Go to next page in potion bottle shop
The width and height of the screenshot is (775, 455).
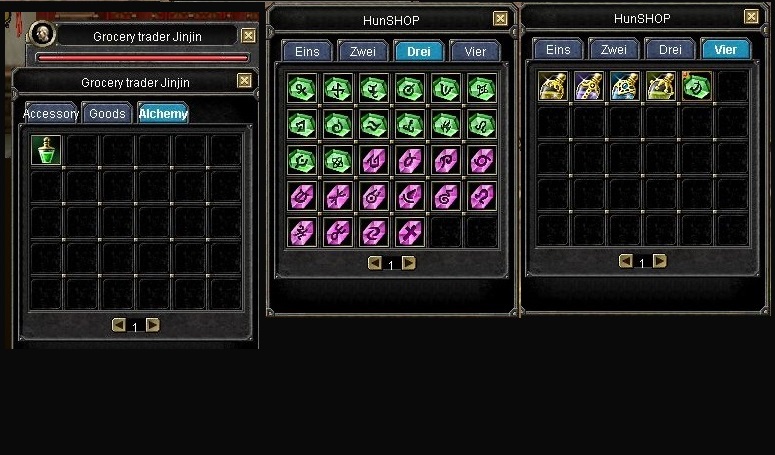pos(660,261)
